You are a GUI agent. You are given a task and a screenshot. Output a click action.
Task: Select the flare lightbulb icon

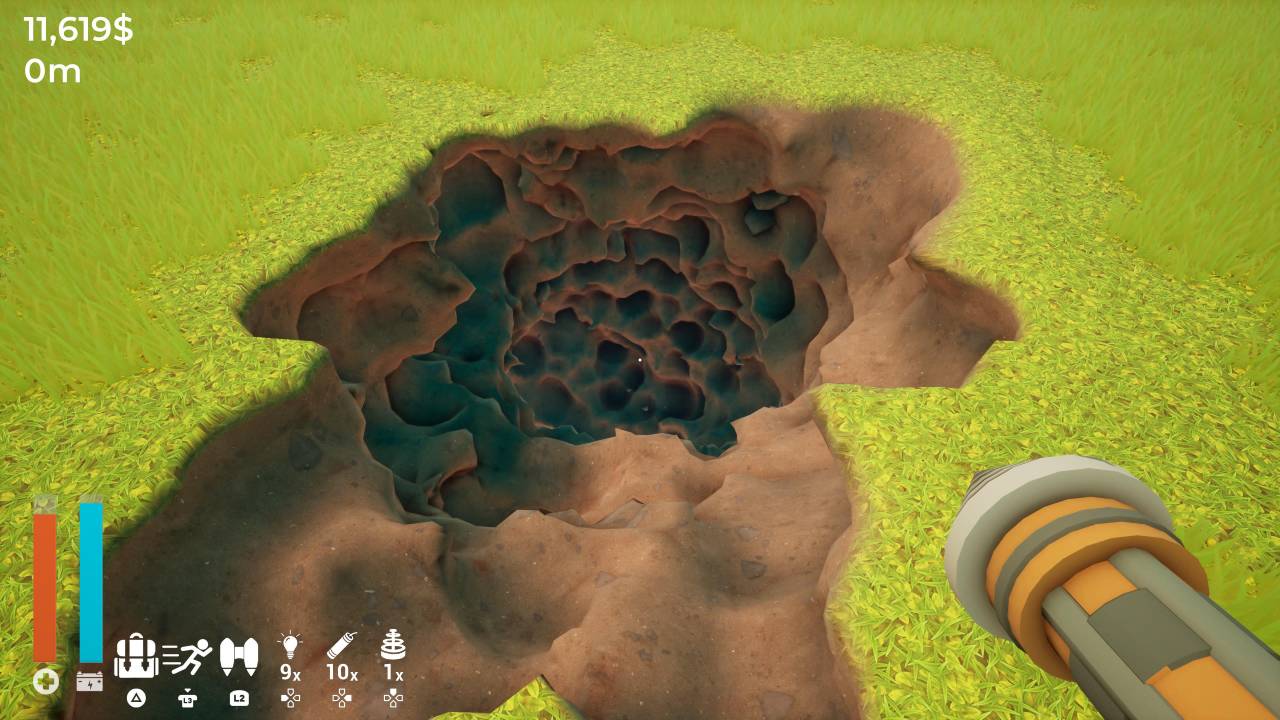click(291, 646)
